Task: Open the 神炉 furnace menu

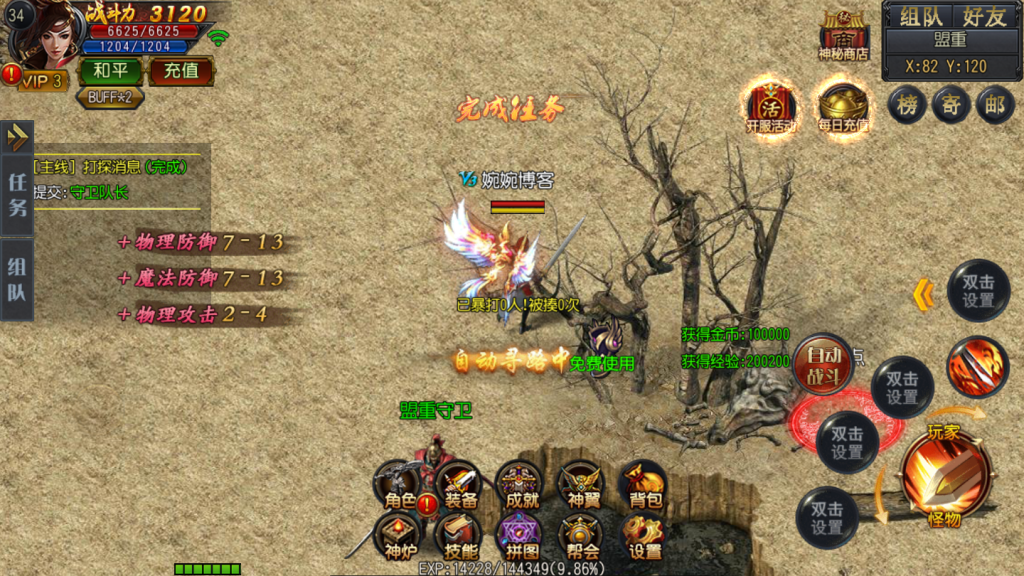Action: pyautogui.click(x=399, y=537)
